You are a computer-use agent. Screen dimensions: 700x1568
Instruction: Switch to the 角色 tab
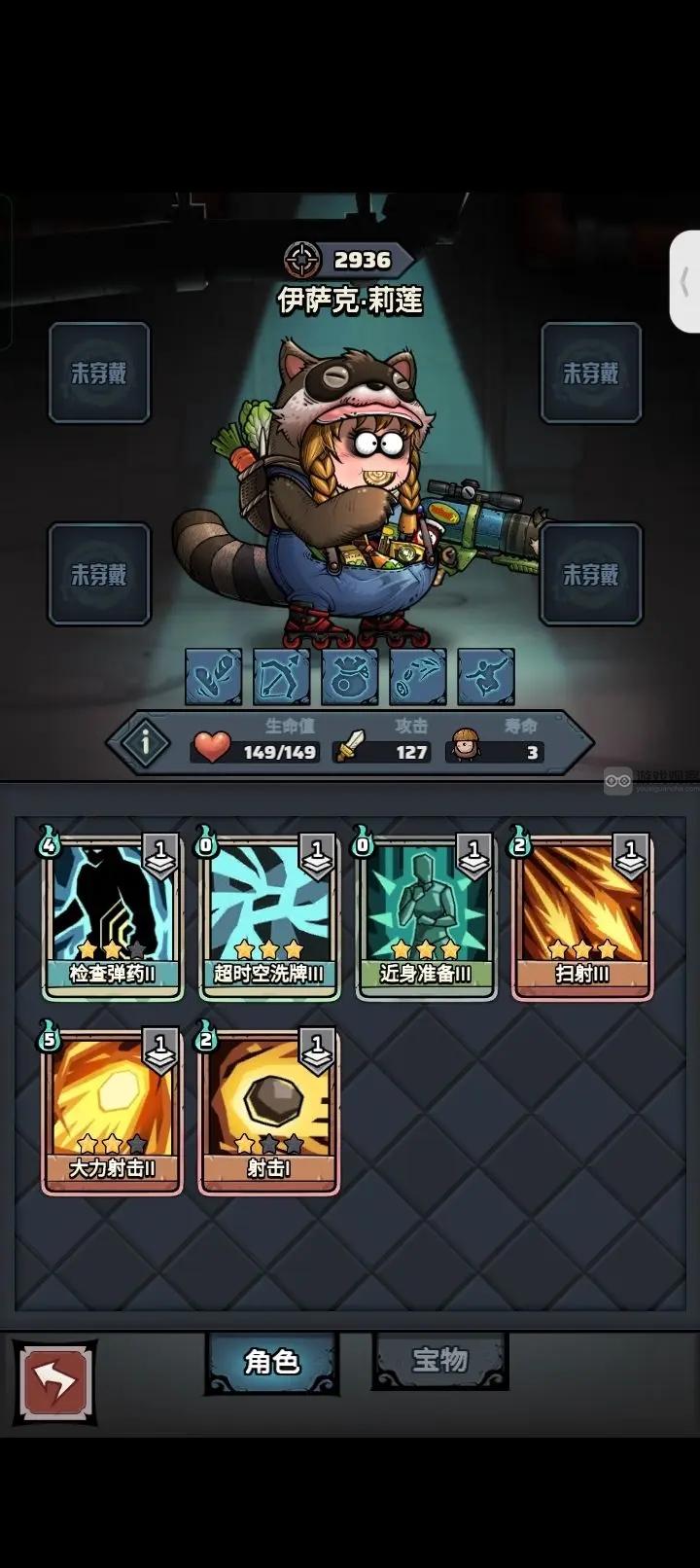(271, 1362)
